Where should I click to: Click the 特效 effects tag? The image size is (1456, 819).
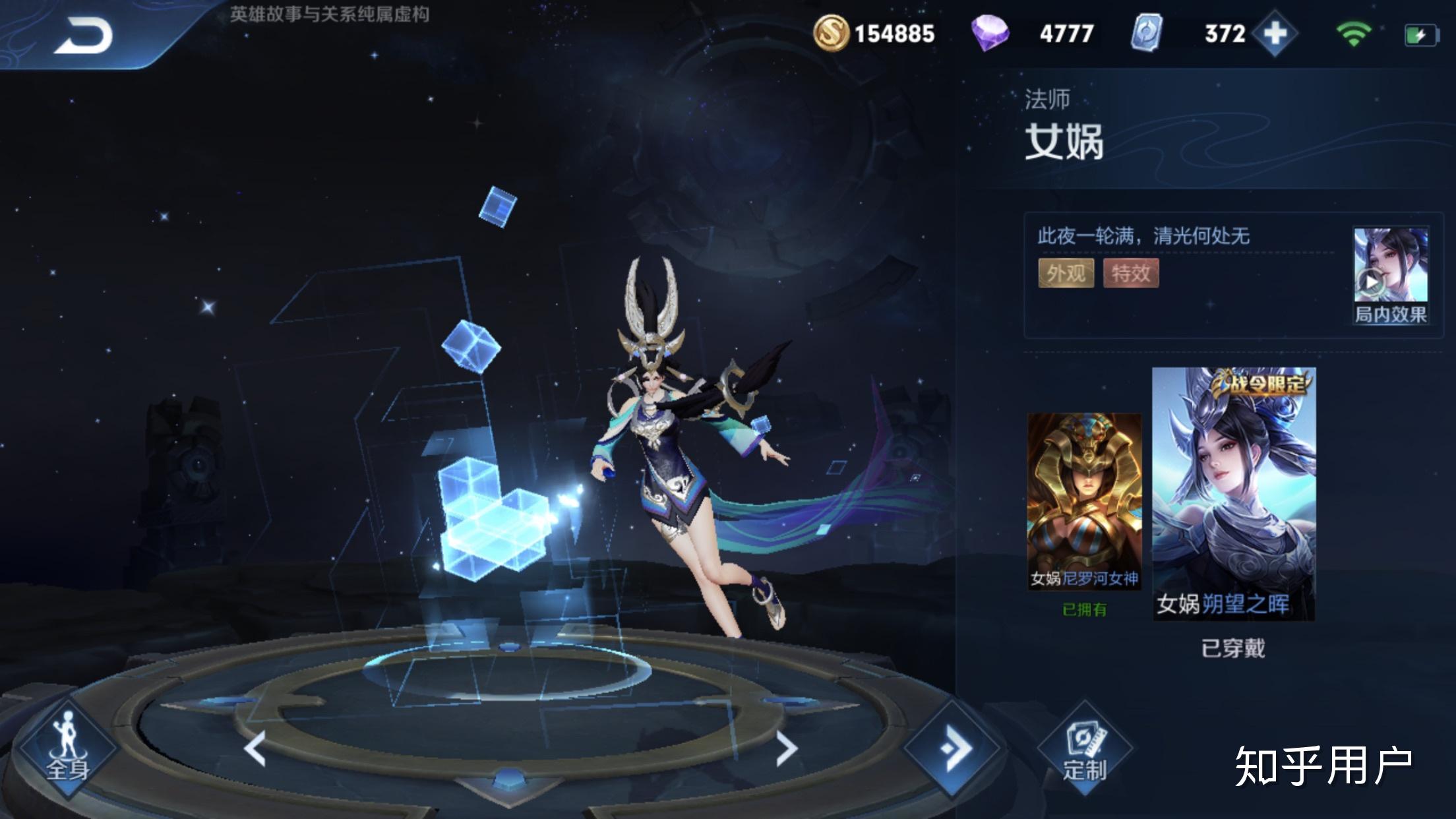pyautogui.click(x=1130, y=273)
